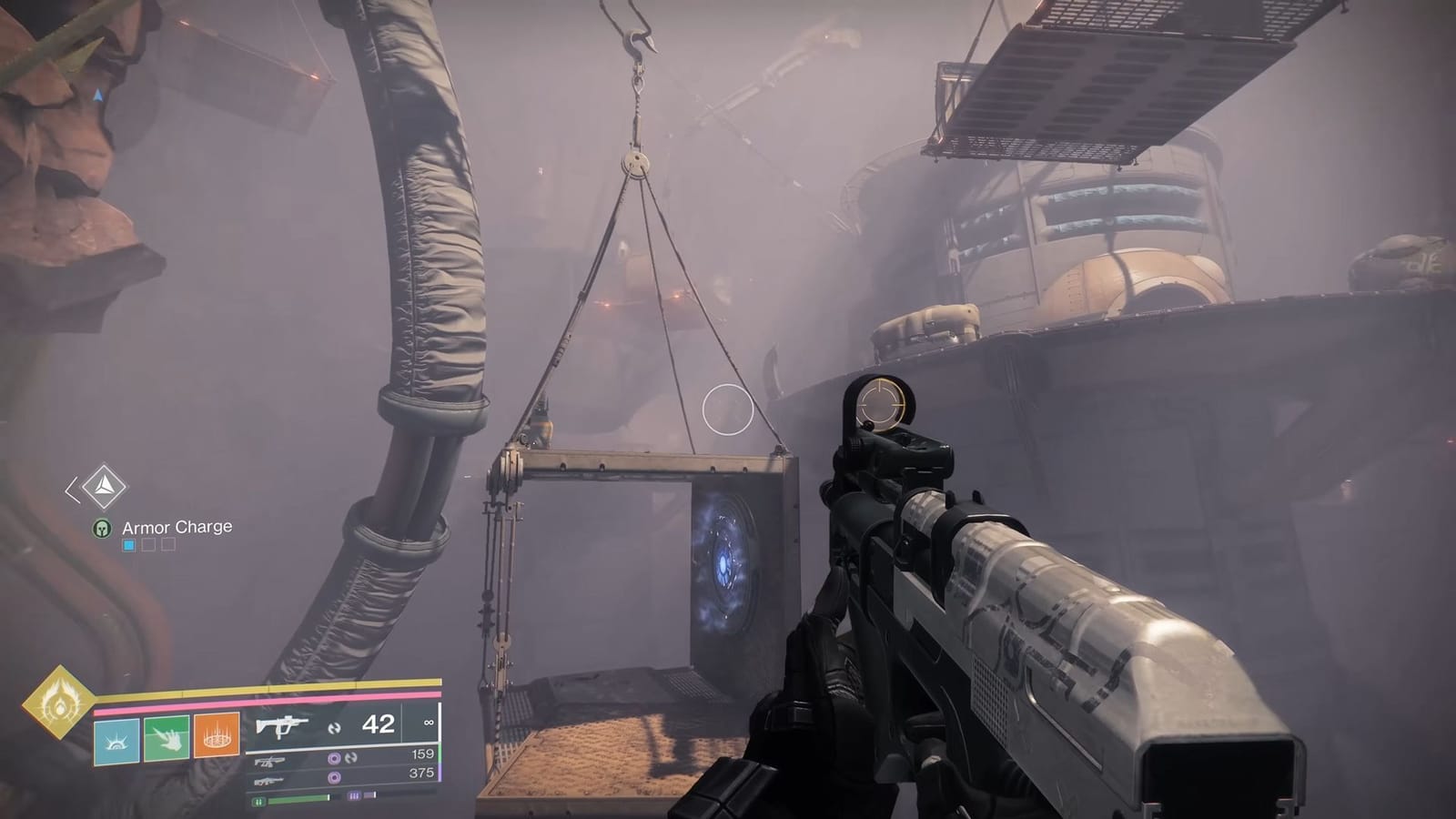Click the ammo count reading 42
Image resolution: width=1456 pixels, height=819 pixels.
pyautogui.click(x=379, y=725)
